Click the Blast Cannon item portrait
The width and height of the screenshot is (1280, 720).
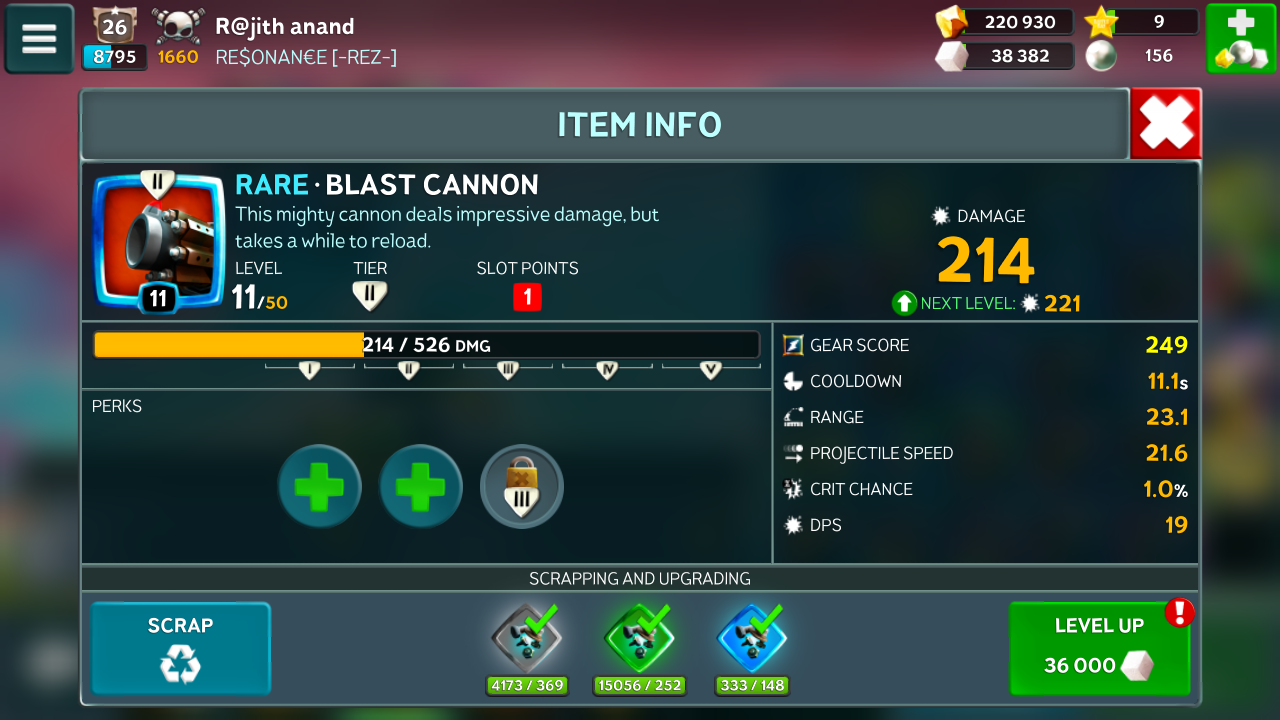(x=158, y=241)
